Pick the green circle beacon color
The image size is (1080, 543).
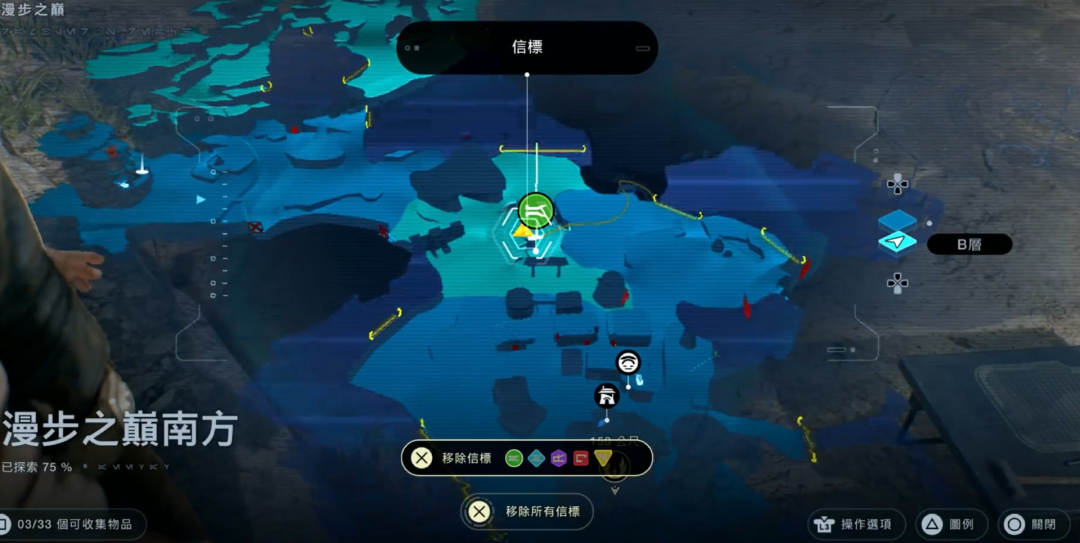[514, 458]
